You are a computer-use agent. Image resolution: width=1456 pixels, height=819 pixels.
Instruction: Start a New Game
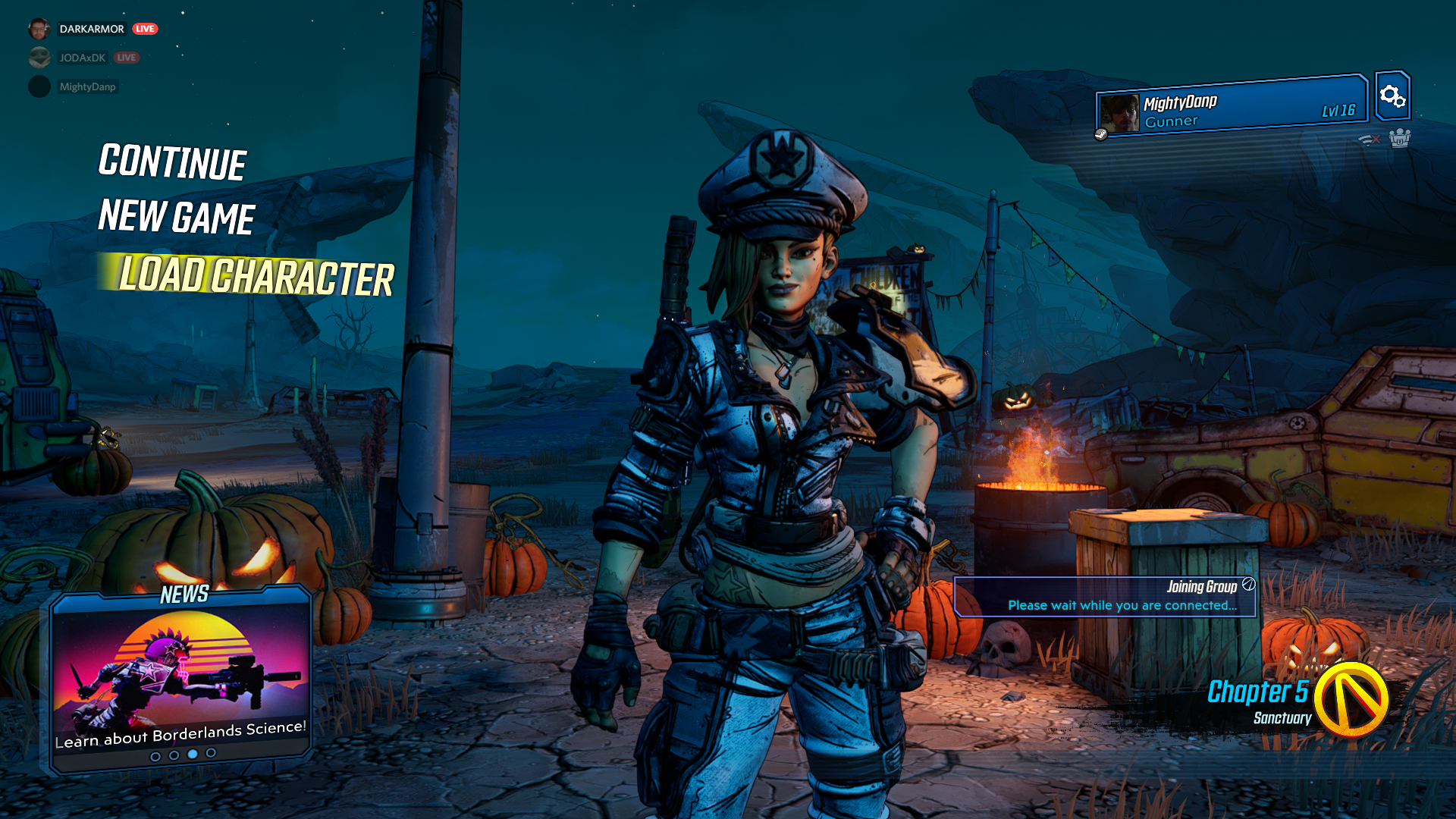pos(177,218)
